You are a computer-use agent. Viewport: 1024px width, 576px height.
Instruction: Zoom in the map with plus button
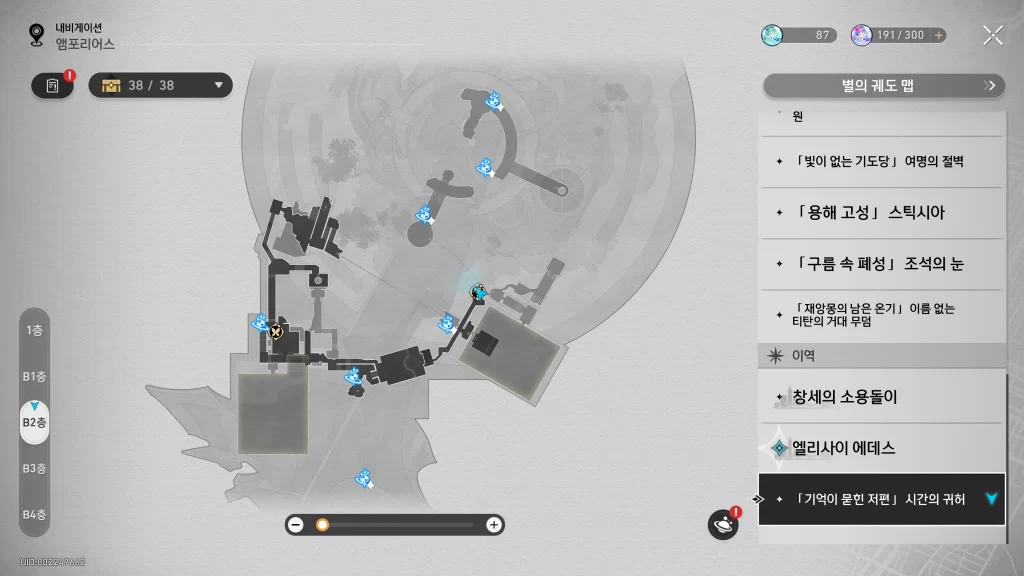point(493,524)
